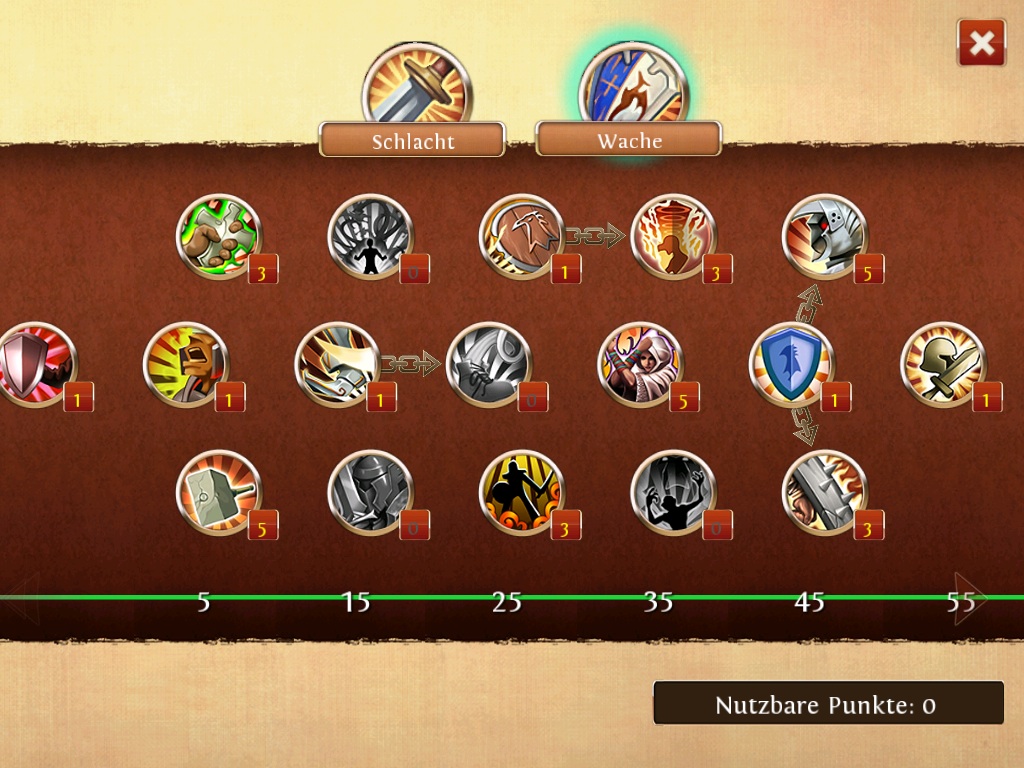Switch to the Schlacht tab

pyautogui.click(x=412, y=140)
